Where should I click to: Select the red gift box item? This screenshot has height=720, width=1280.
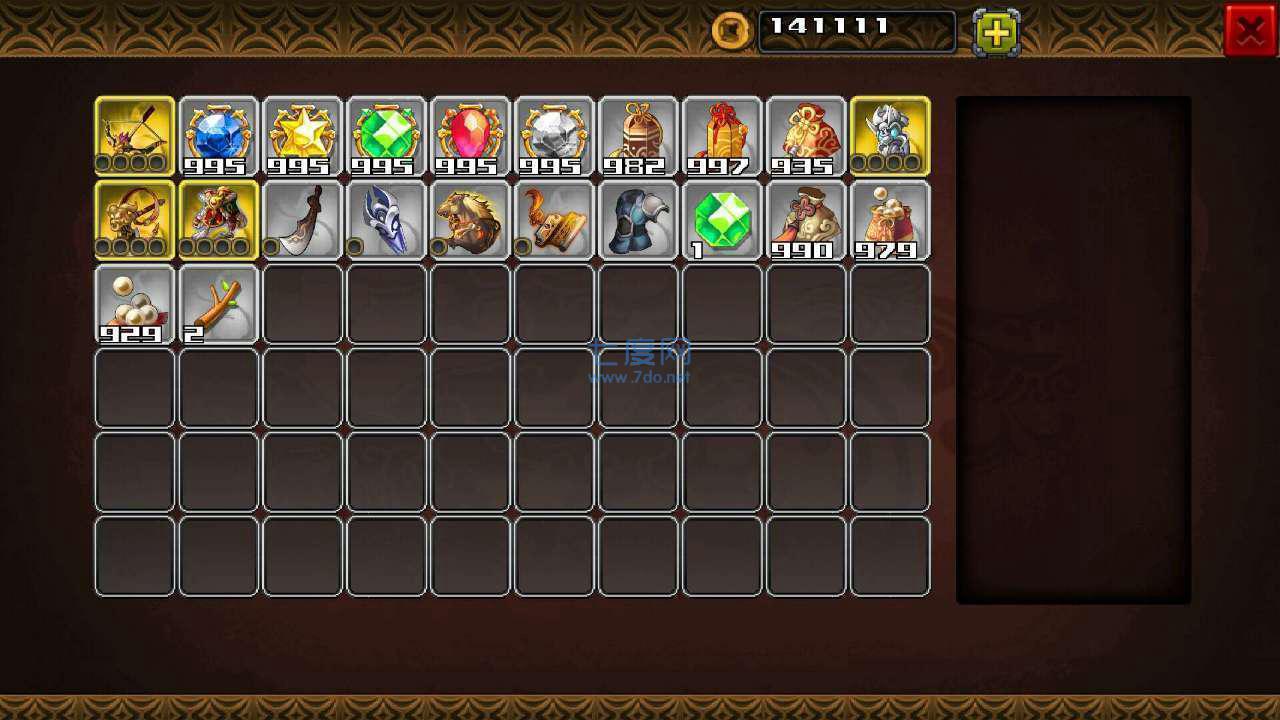point(722,133)
